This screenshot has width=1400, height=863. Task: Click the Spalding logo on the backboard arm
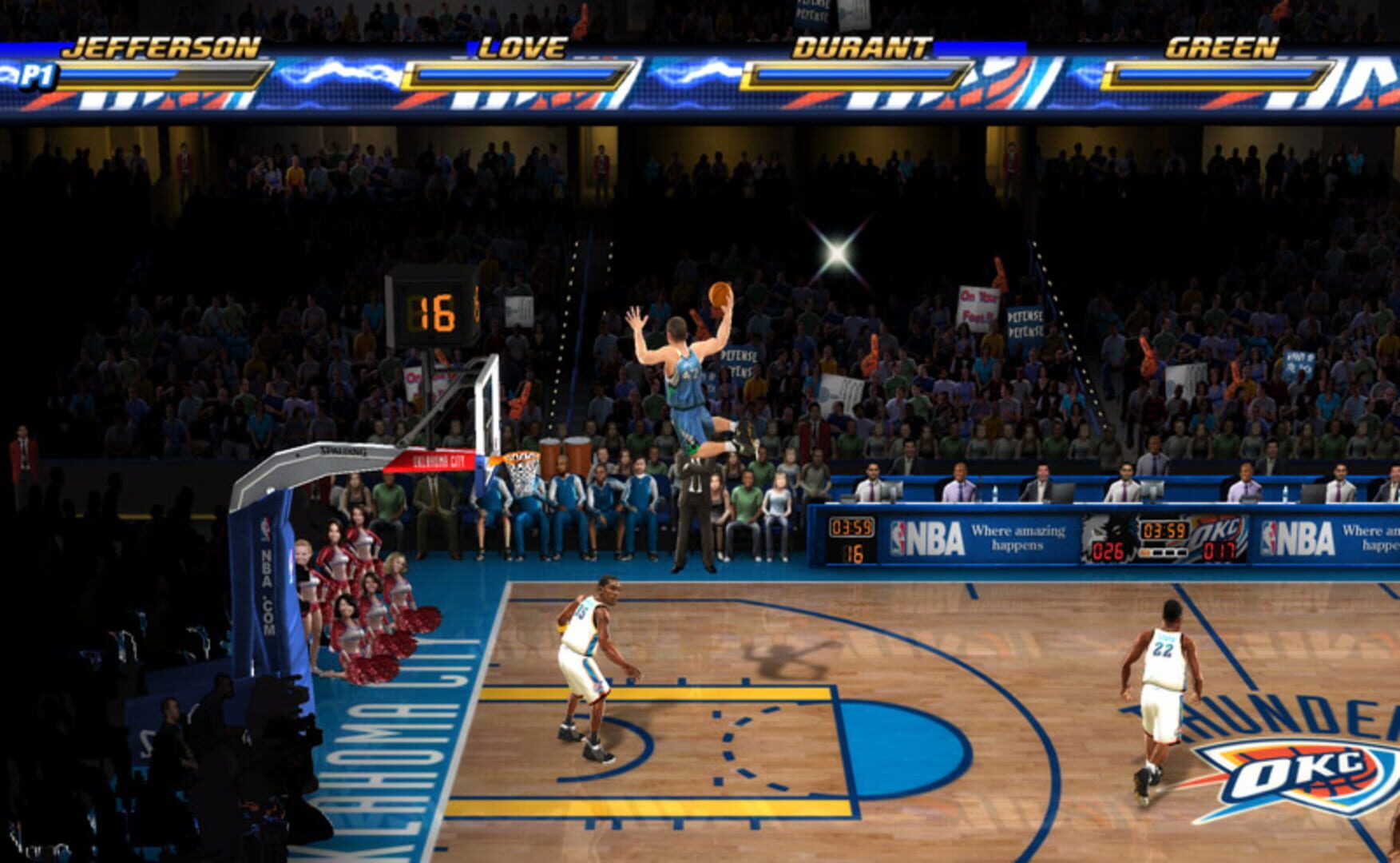tap(345, 450)
